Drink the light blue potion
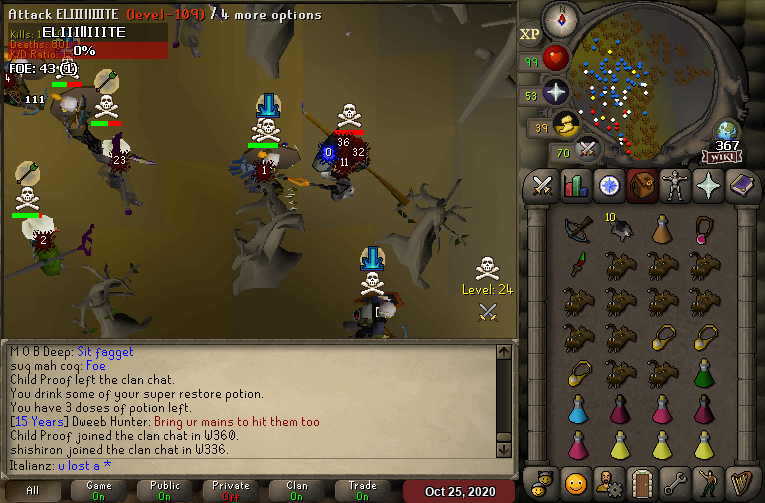 (578, 409)
